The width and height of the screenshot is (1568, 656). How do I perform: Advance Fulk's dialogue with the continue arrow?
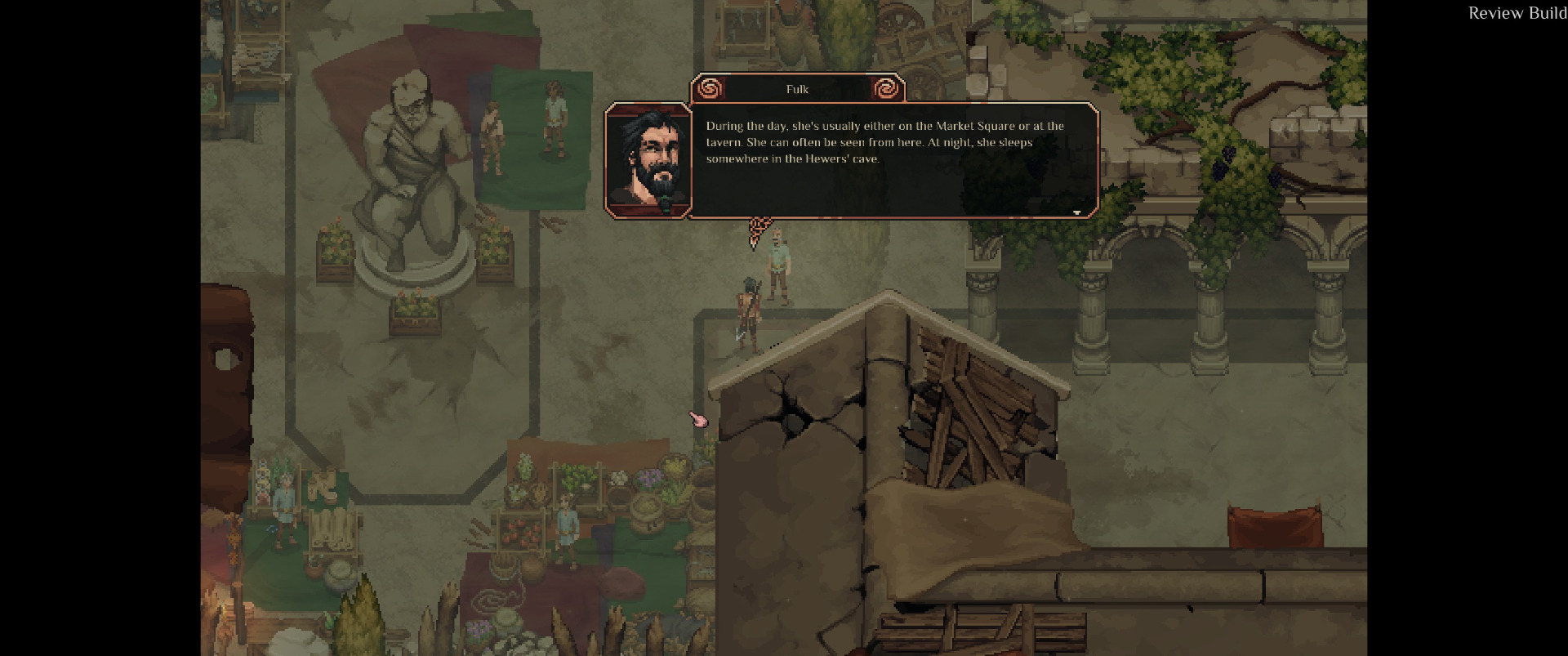(1076, 212)
